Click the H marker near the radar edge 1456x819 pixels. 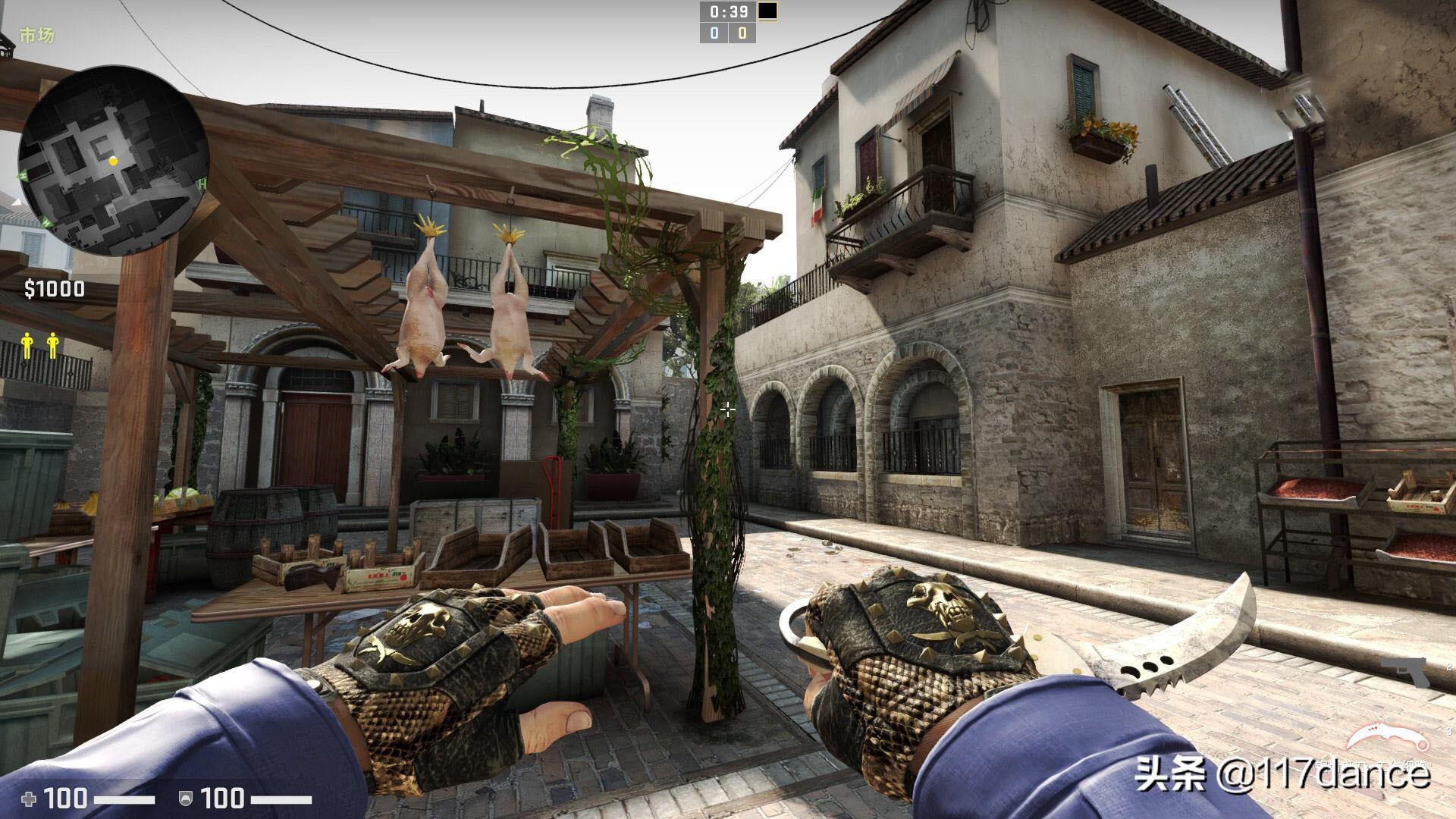[x=202, y=183]
